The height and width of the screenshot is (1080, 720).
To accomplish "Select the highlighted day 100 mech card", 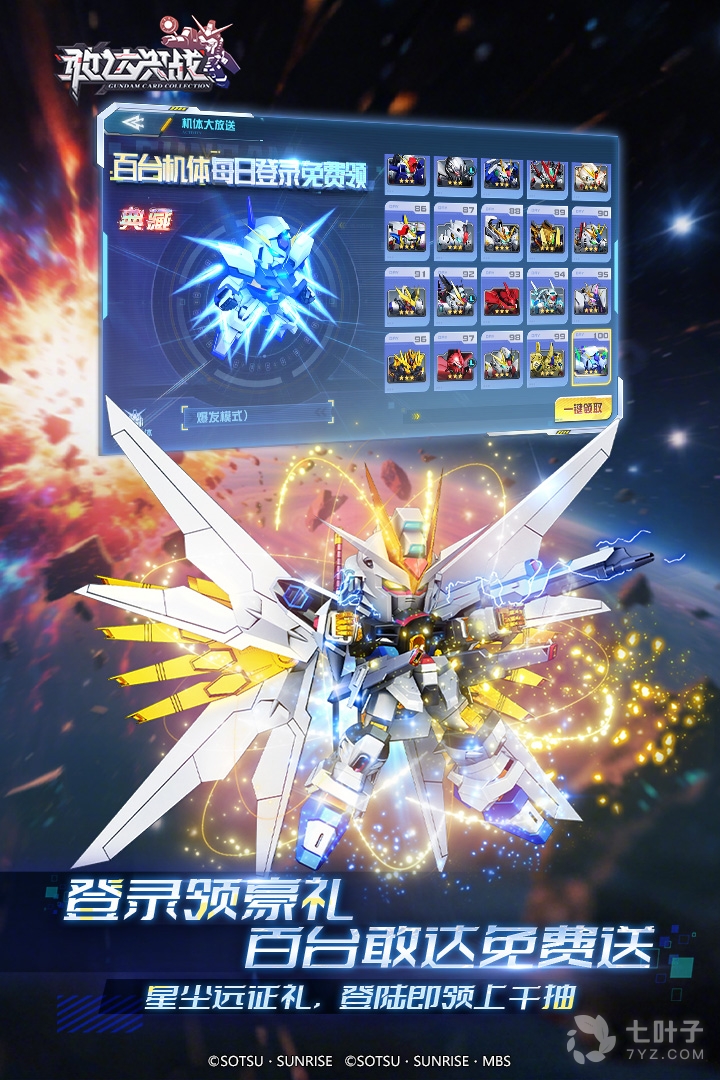I will (x=590, y=360).
